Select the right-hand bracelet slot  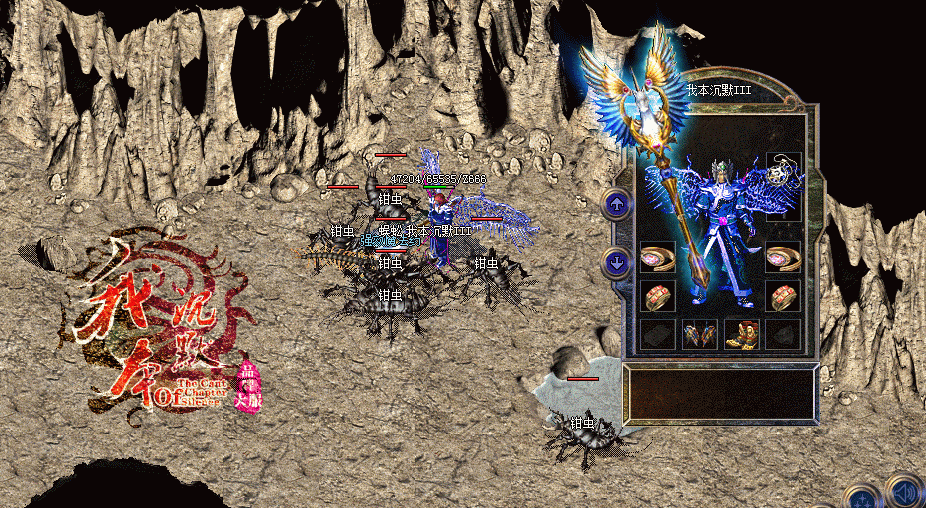783,257
